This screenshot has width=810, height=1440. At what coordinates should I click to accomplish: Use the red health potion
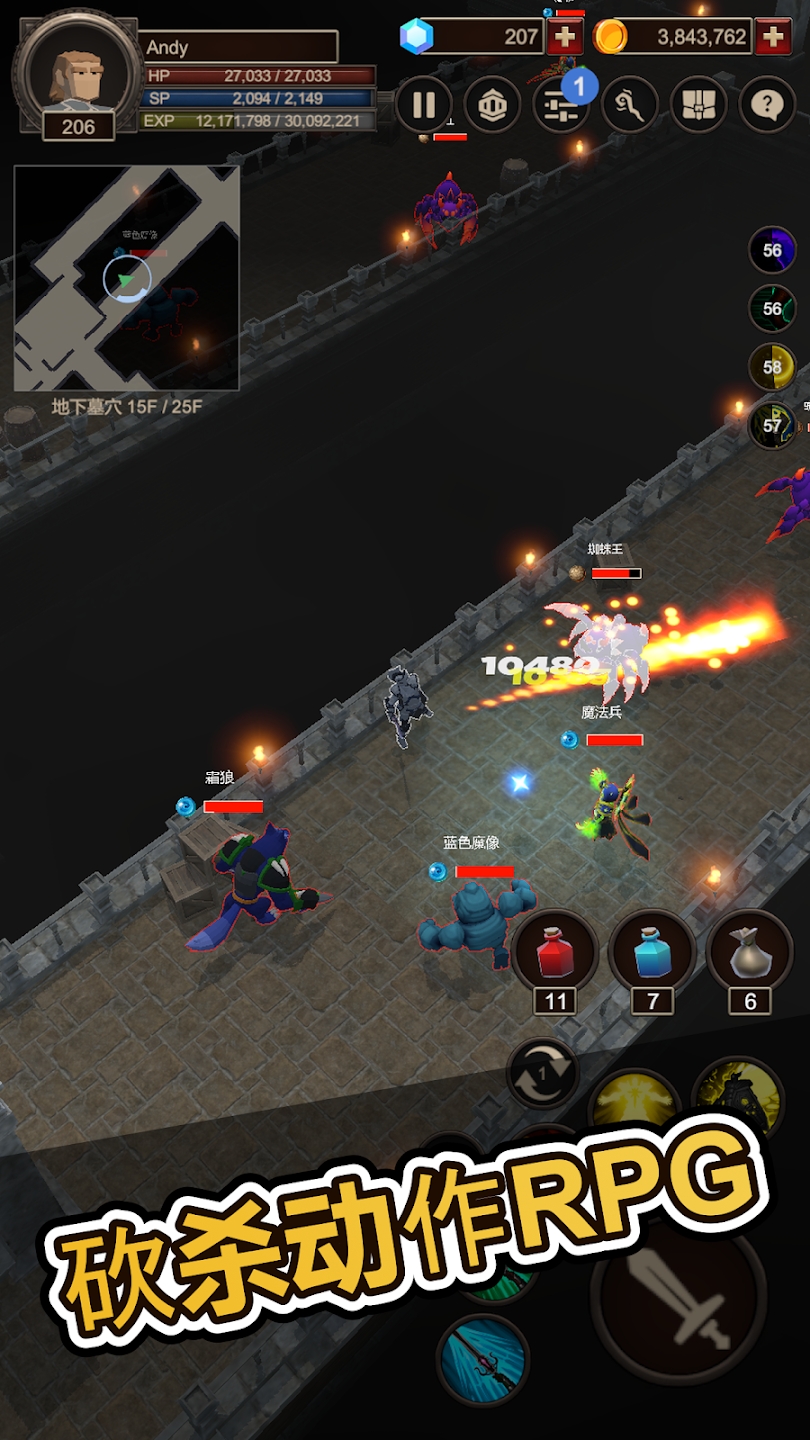point(555,952)
